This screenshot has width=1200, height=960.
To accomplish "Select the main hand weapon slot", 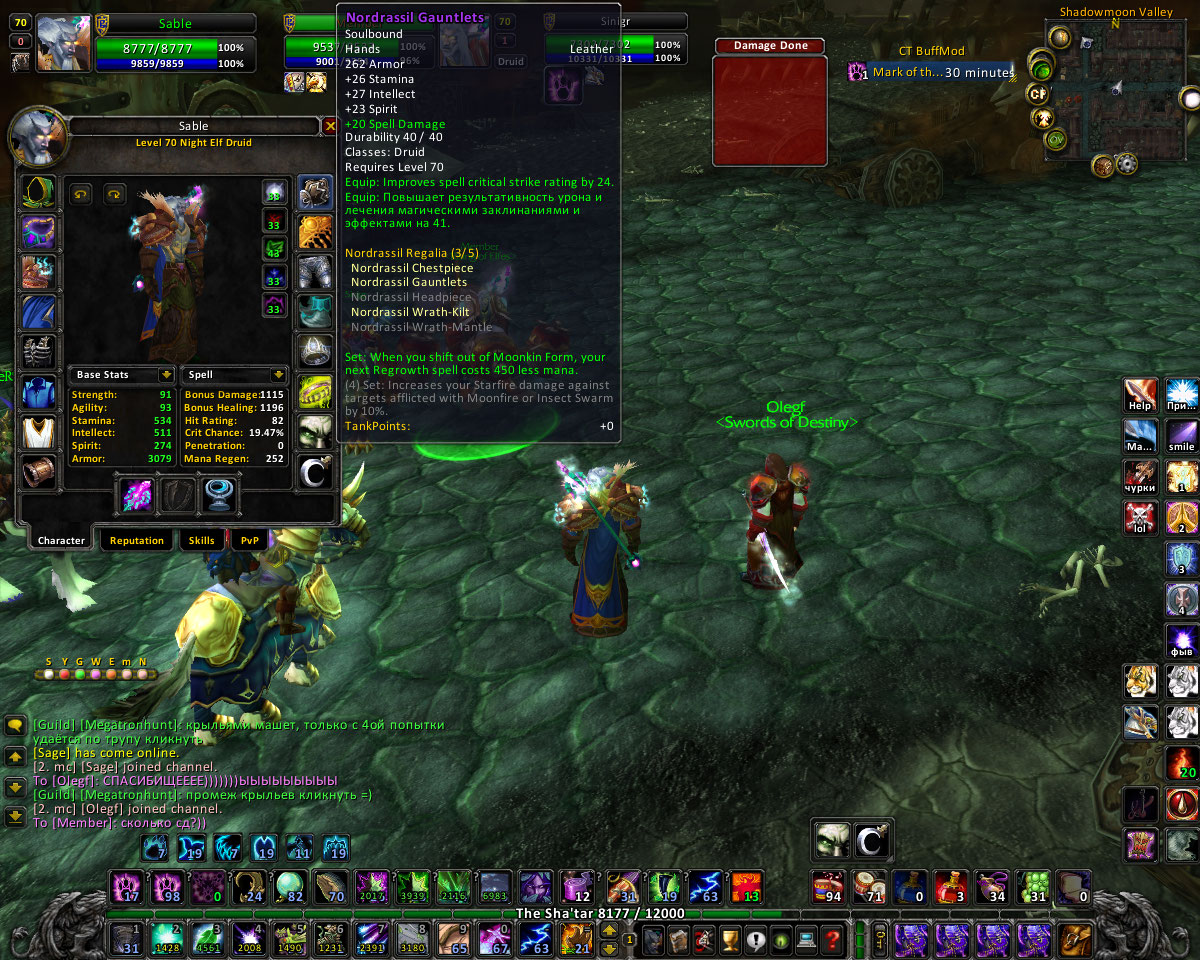I will point(136,496).
